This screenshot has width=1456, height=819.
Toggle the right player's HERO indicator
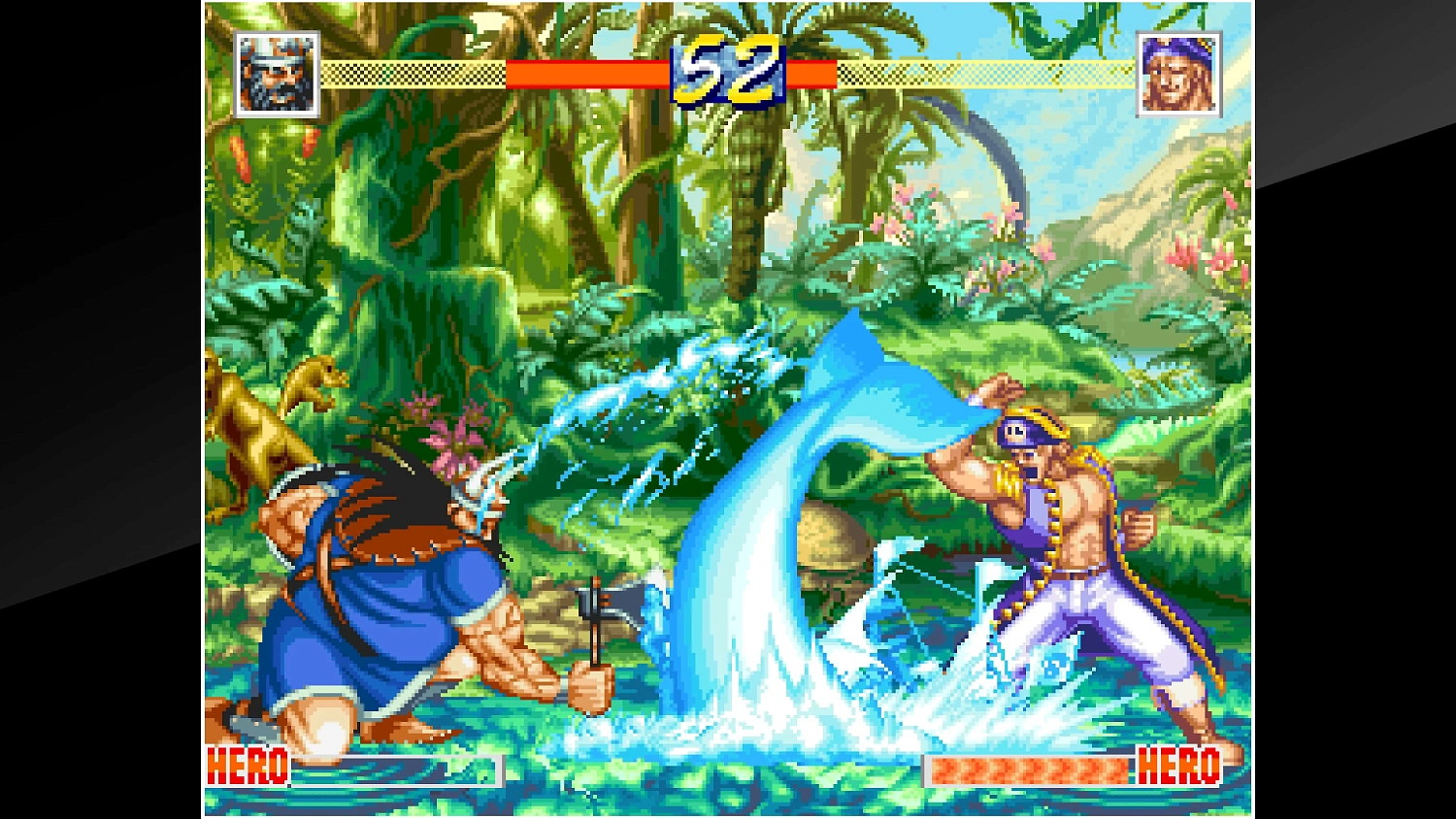pyautogui.click(x=1176, y=769)
